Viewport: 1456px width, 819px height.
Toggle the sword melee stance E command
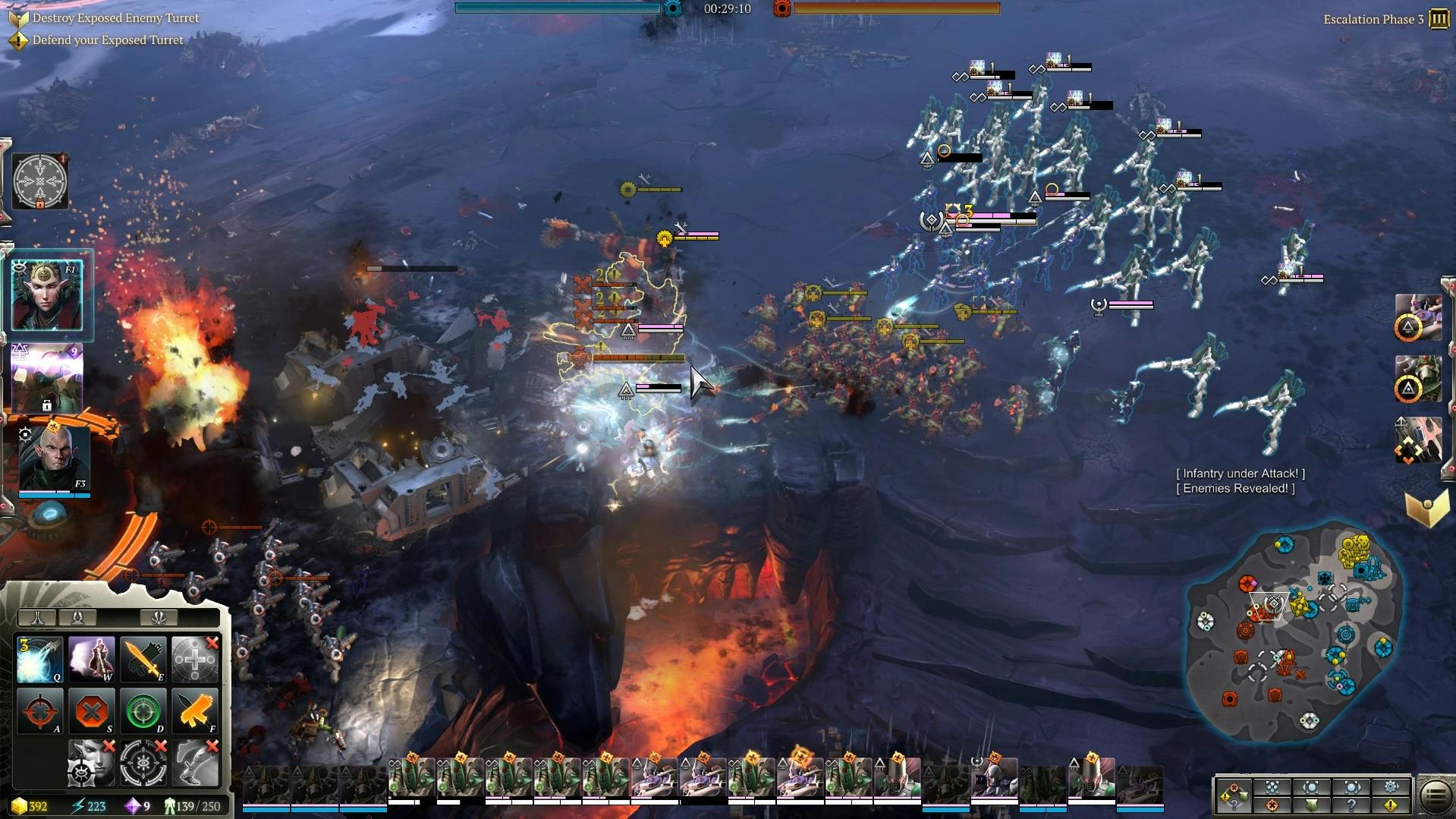pyautogui.click(x=143, y=659)
